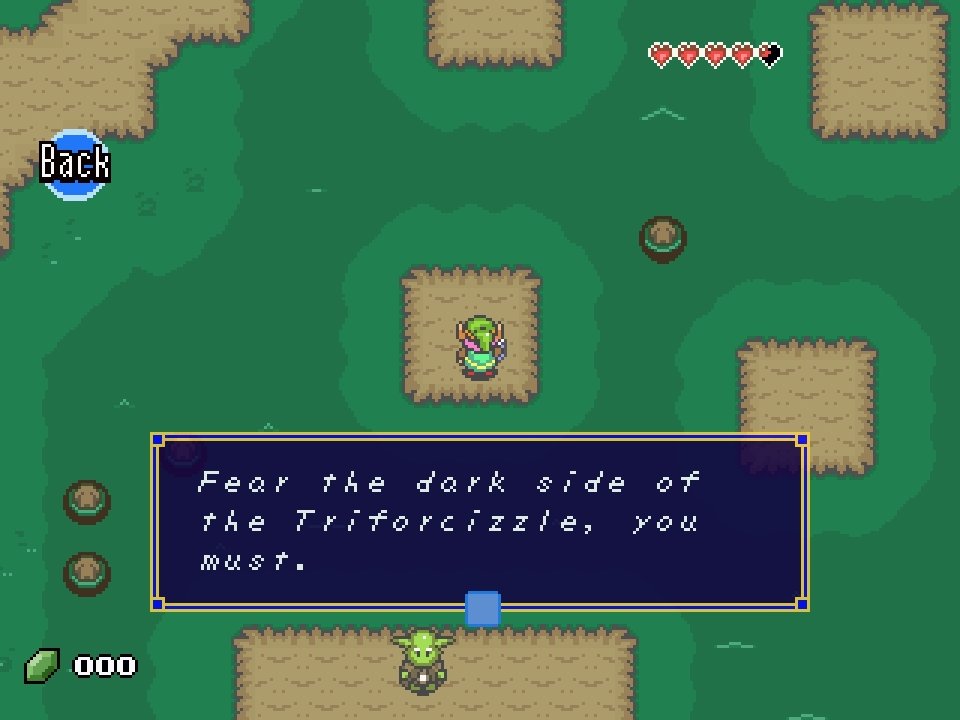Screen dimensions: 960x720
Task: Advance dialogue with the blue square indicator
Action: point(482,608)
